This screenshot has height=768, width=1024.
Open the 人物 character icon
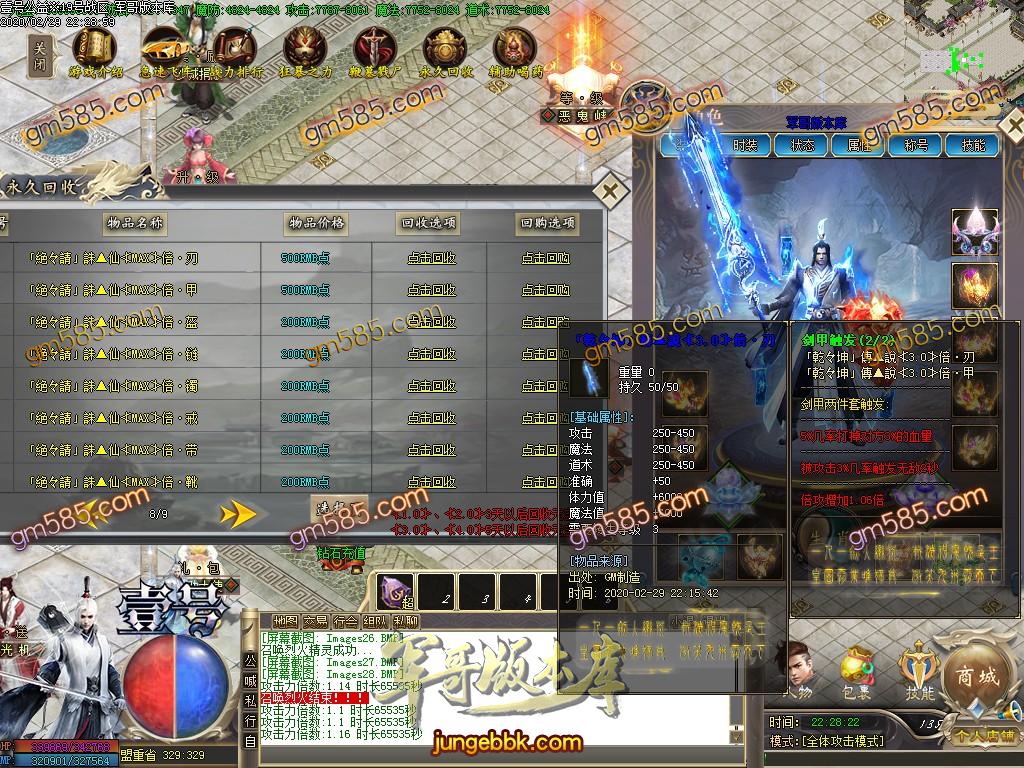click(797, 672)
